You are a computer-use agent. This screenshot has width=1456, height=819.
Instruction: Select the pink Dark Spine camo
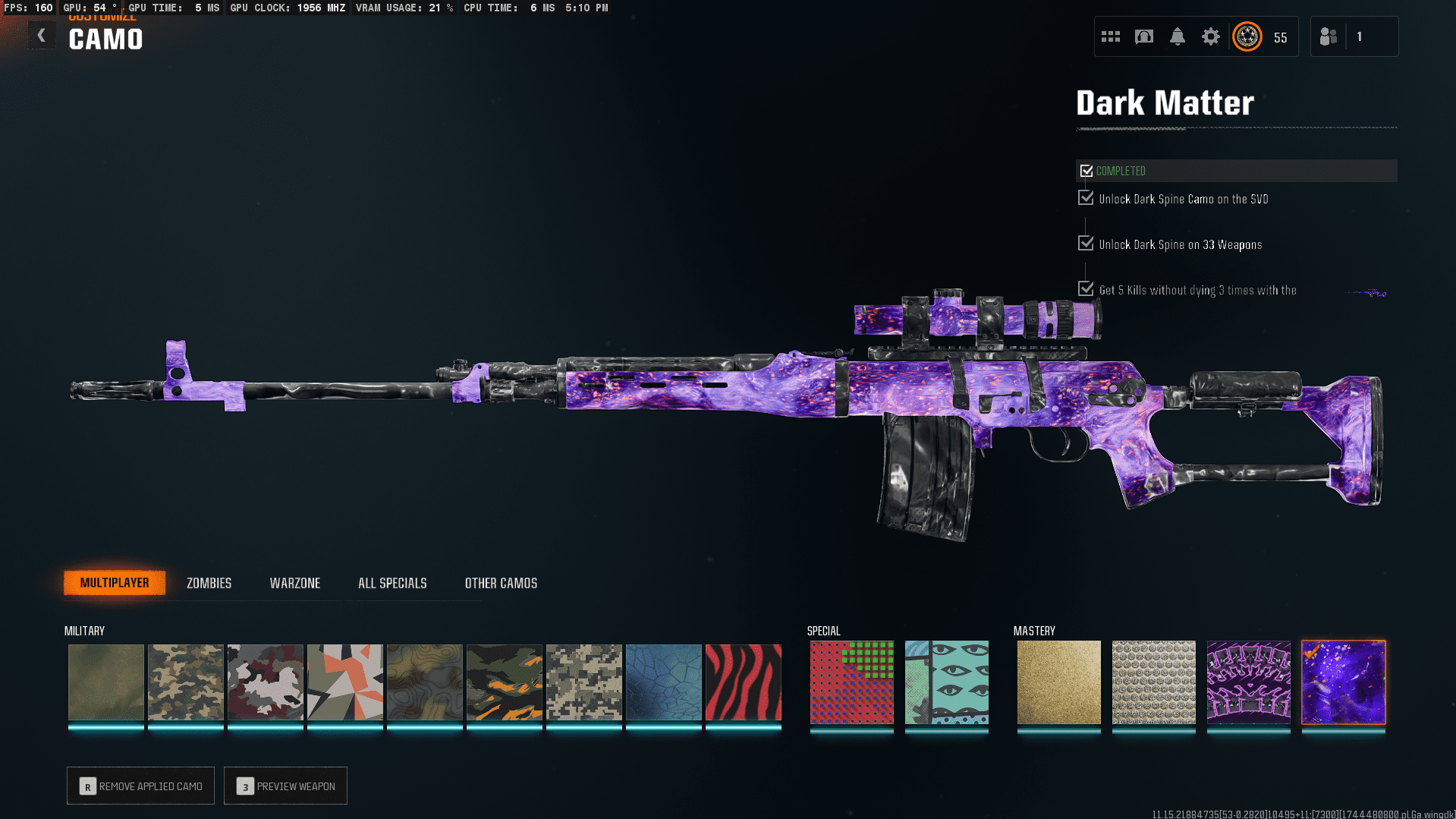pos(1248,682)
